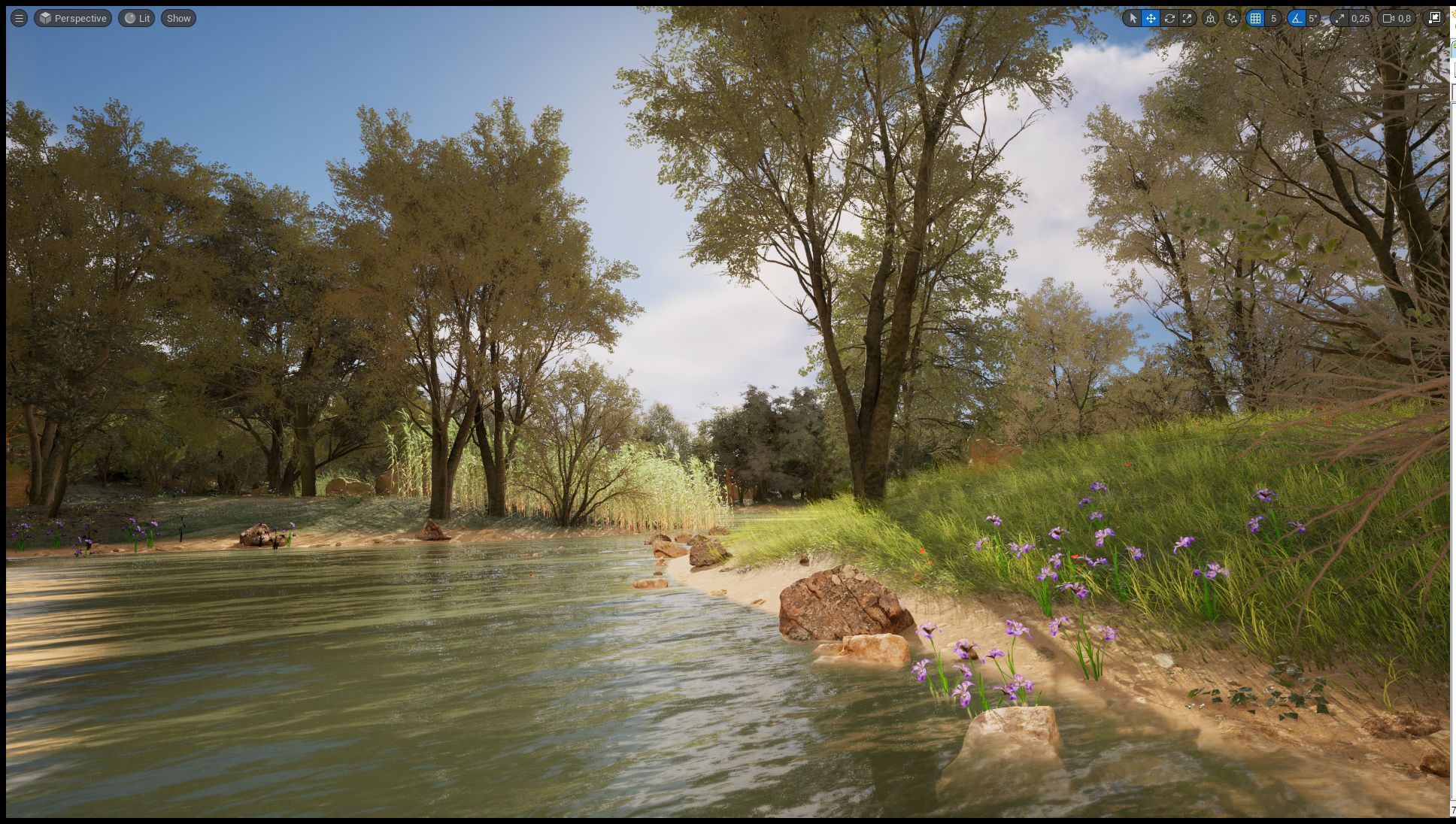Open the Perspective viewport type menu
This screenshot has height=824, width=1456.
pyautogui.click(x=73, y=18)
